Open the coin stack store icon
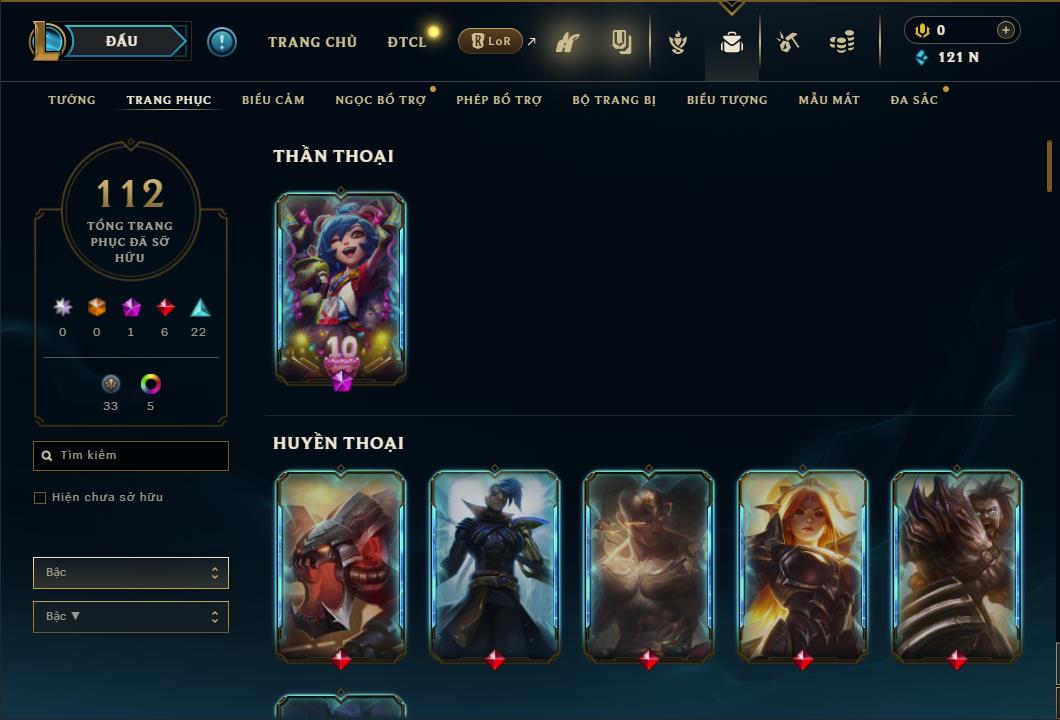The width and height of the screenshot is (1060, 720). click(x=842, y=42)
